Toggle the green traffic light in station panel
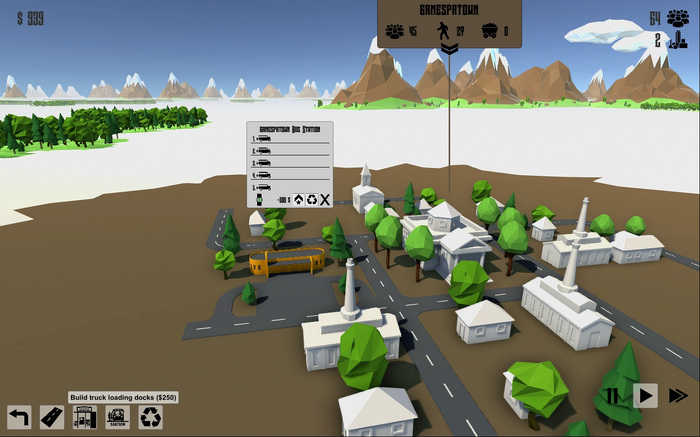Screen dimensions: 700x437 tap(257, 199)
